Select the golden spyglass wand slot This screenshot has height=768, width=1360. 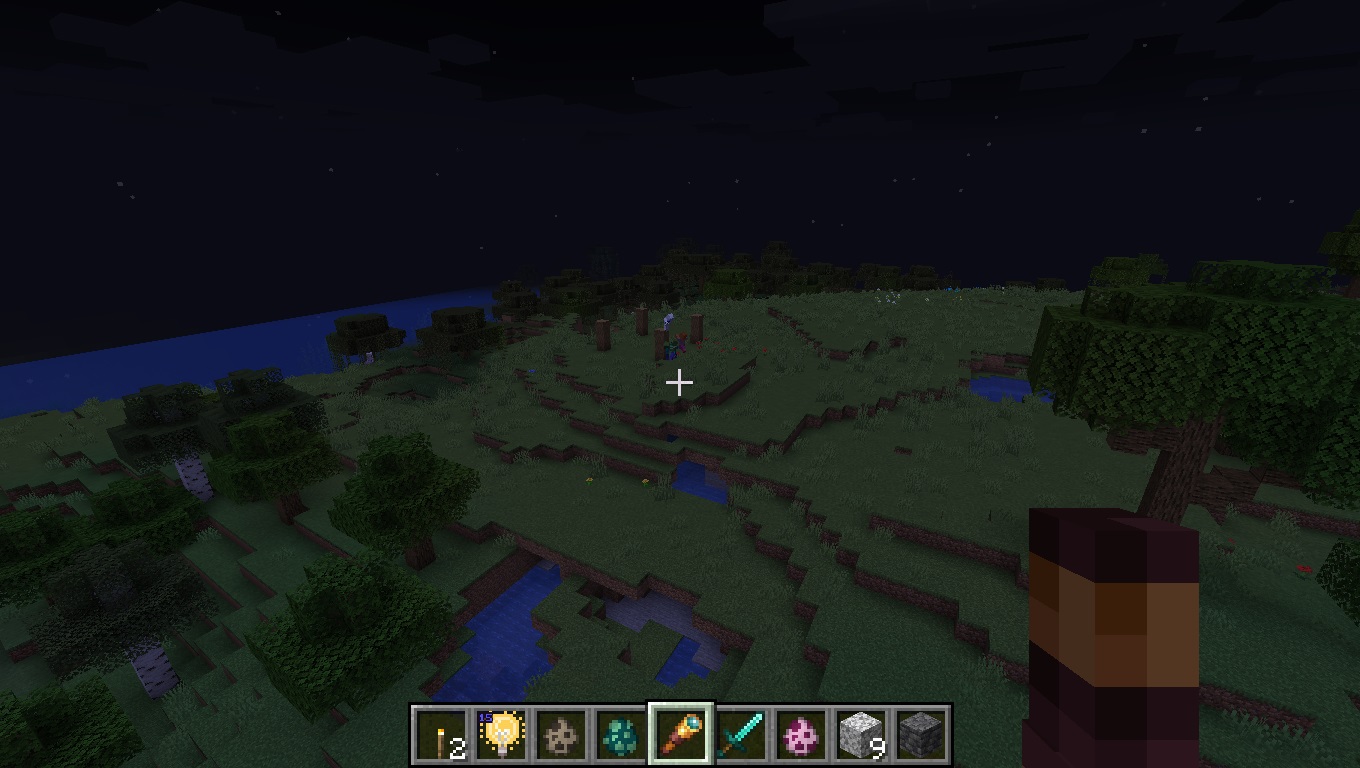click(x=681, y=736)
